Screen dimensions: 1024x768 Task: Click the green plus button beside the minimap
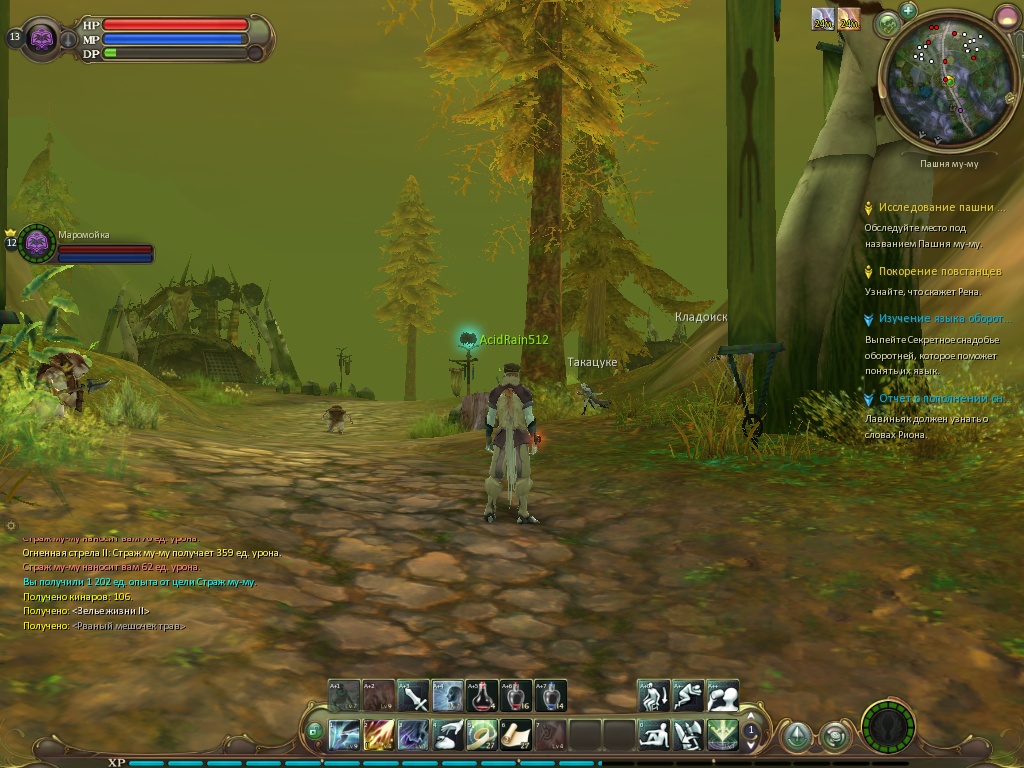(908, 10)
